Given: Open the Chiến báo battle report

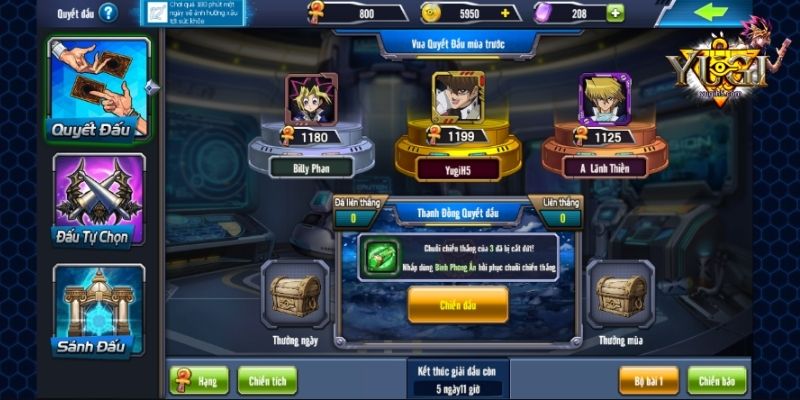Looking at the screenshot, I should (716, 380).
